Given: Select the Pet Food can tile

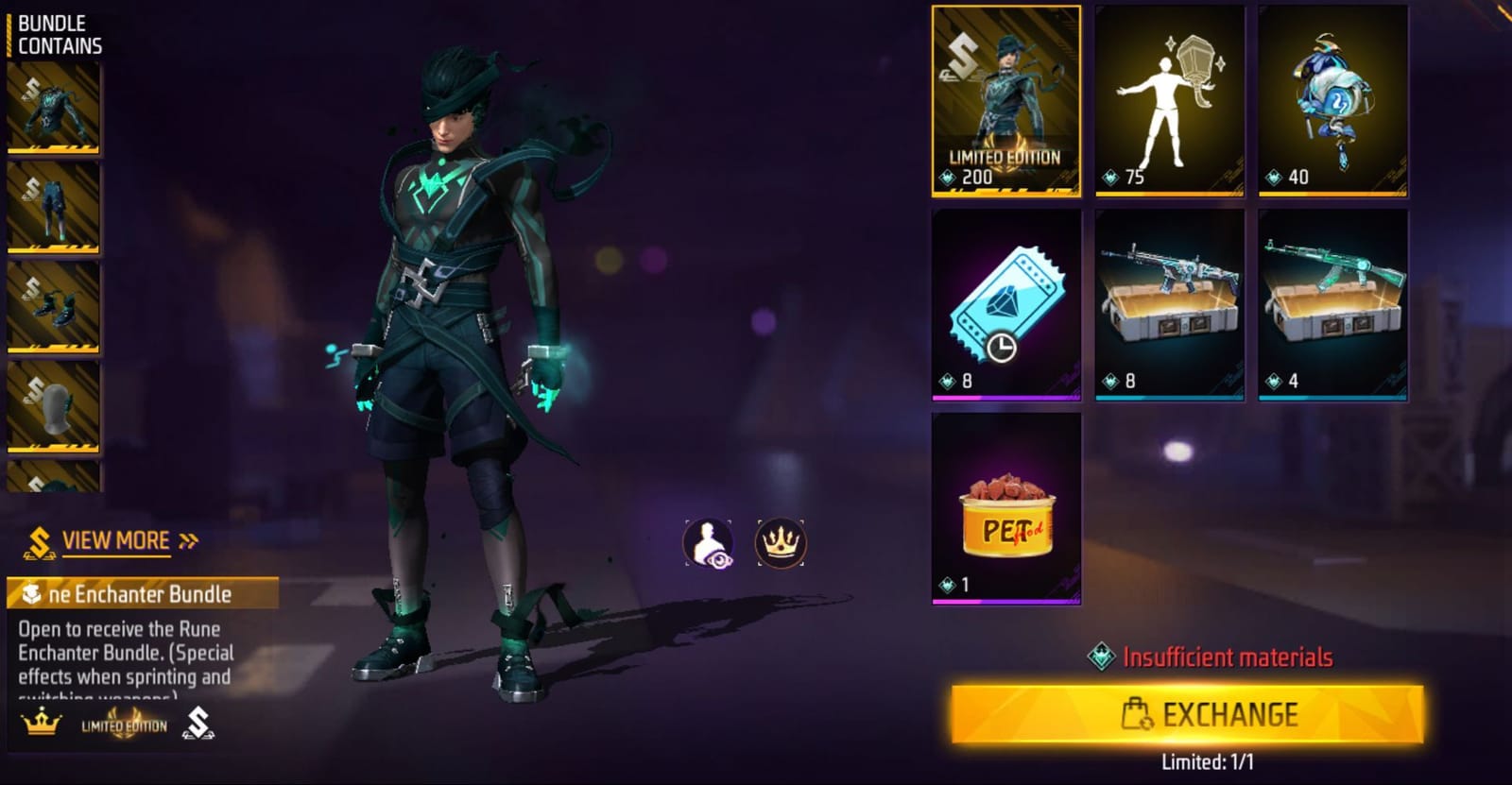Looking at the screenshot, I should pos(1005,510).
